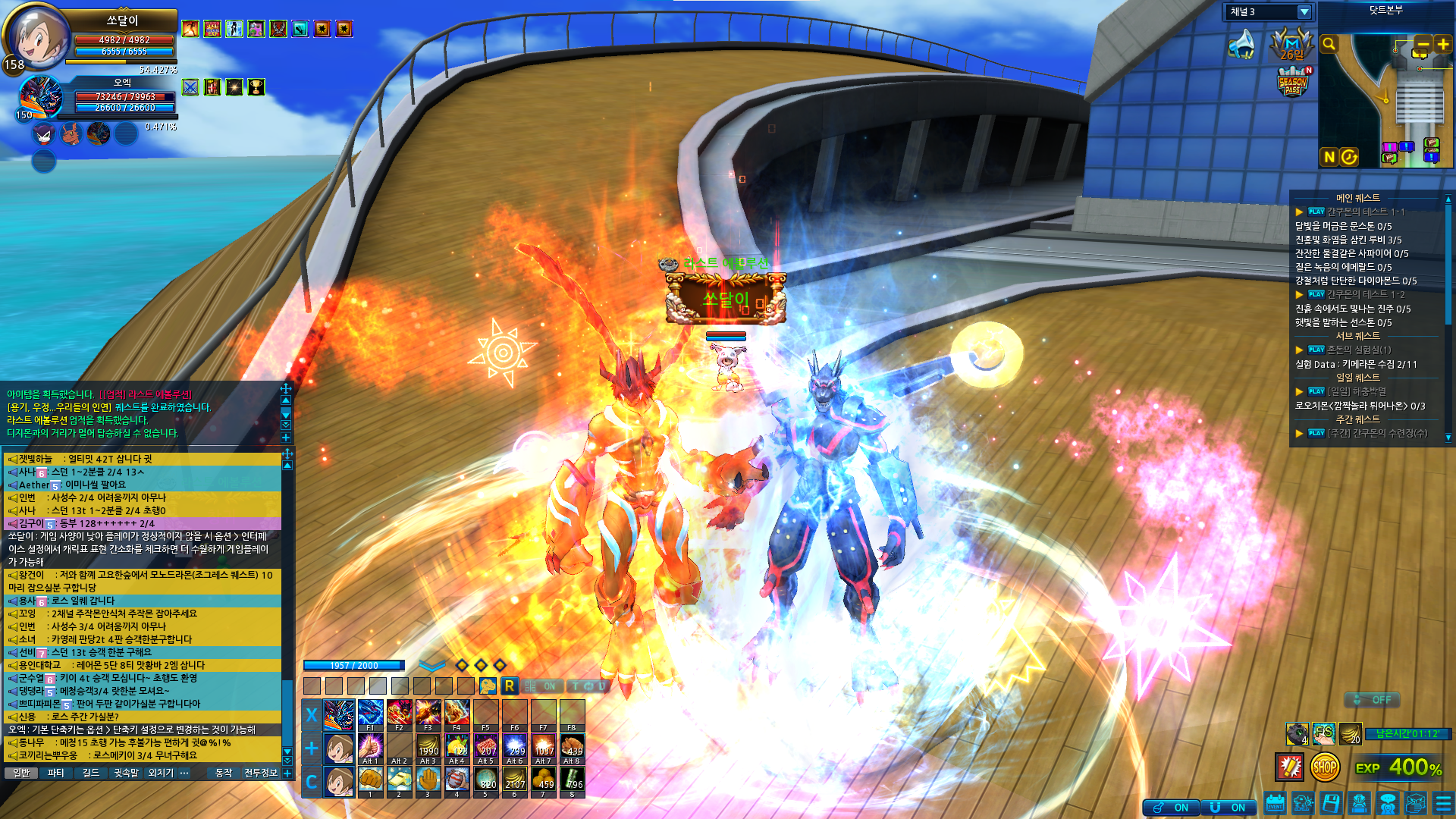Open the Season Pass icon
This screenshot has height=819, width=1456.
tap(1292, 82)
